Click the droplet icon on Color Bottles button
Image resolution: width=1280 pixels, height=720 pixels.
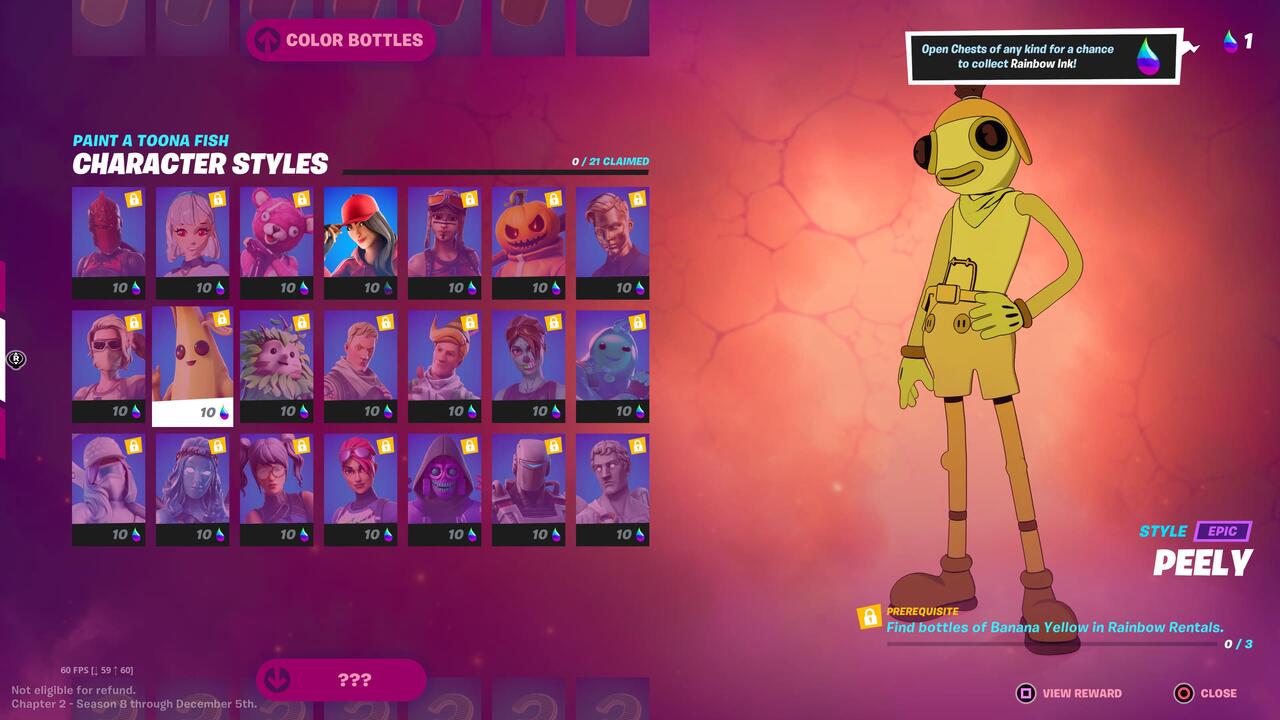point(267,40)
